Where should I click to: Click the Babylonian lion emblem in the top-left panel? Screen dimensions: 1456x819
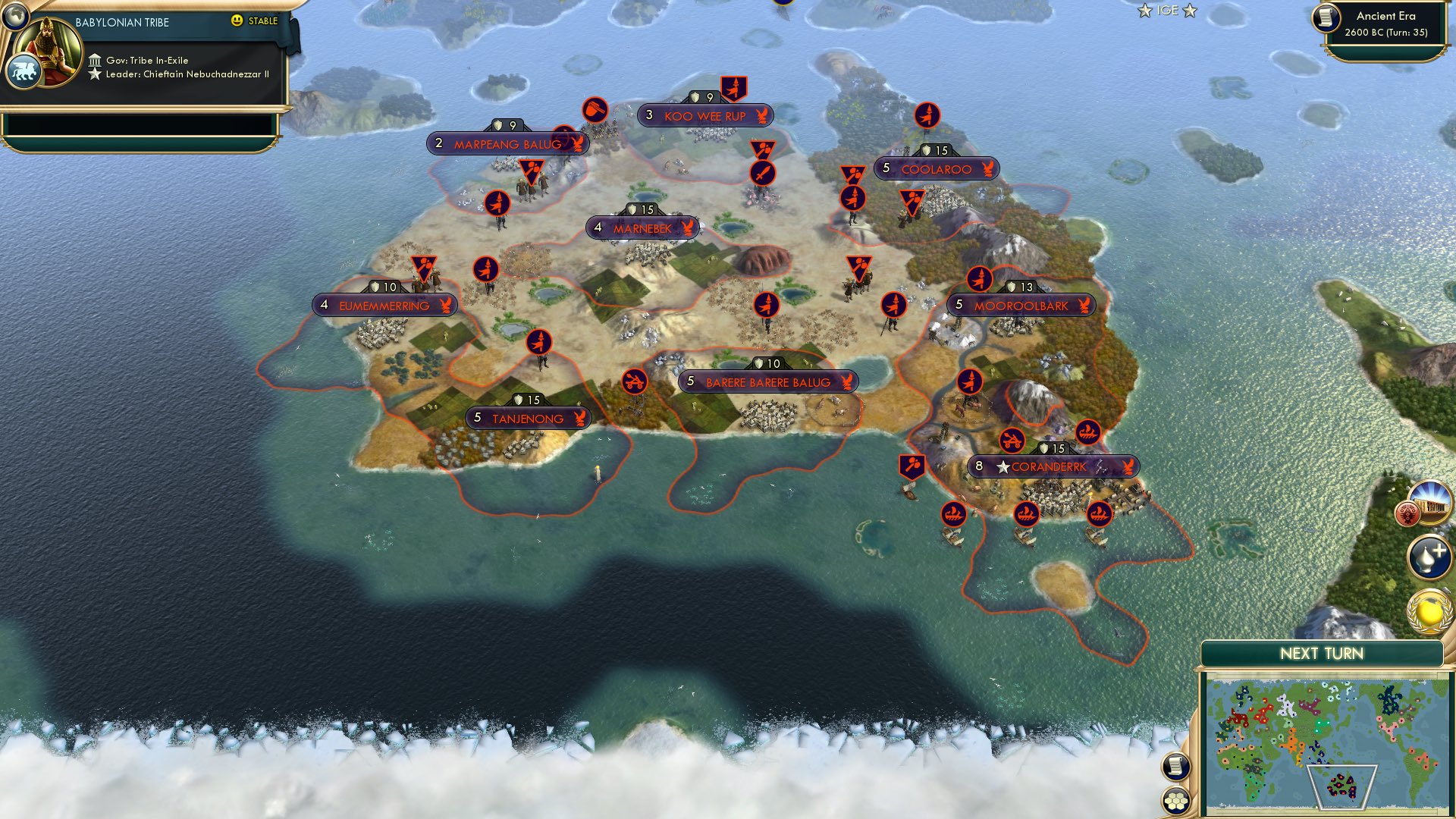[25, 69]
